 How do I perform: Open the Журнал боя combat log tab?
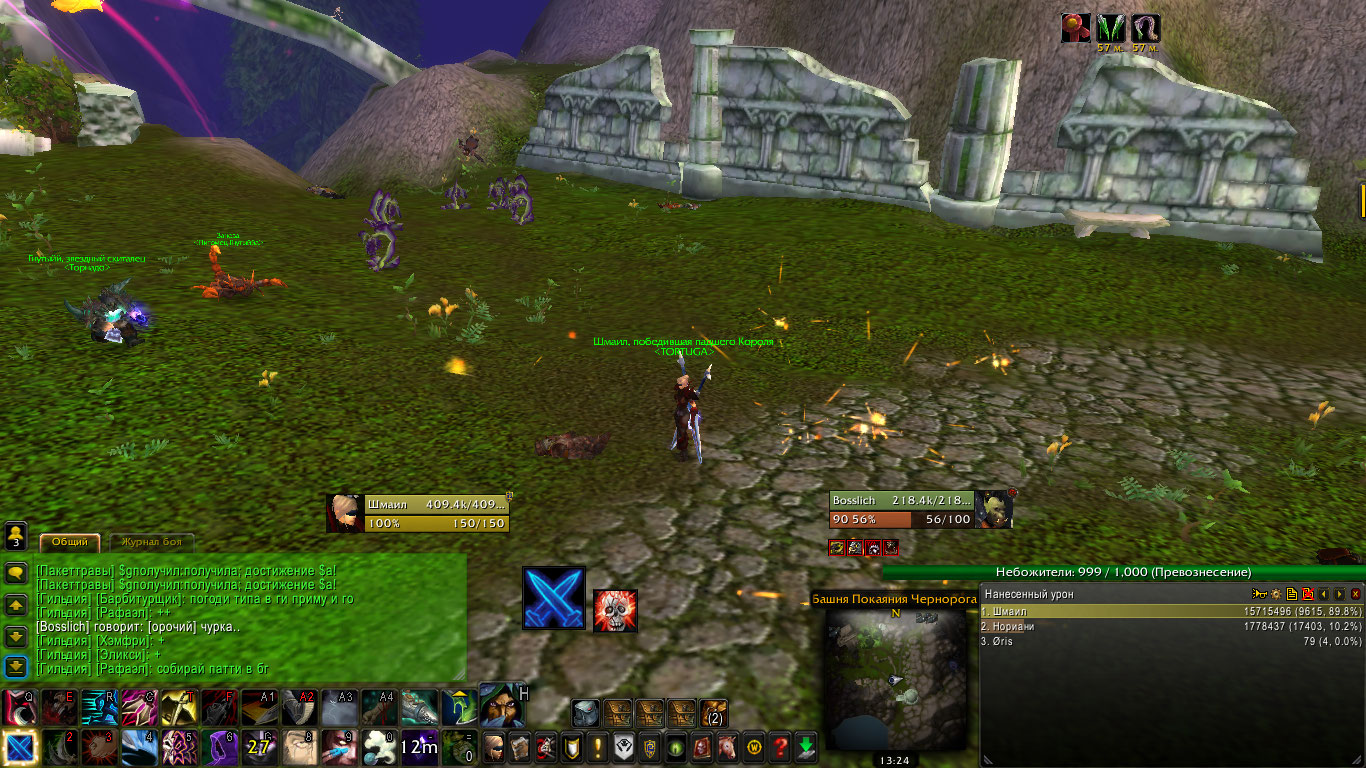pyautogui.click(x=150, y=542)
